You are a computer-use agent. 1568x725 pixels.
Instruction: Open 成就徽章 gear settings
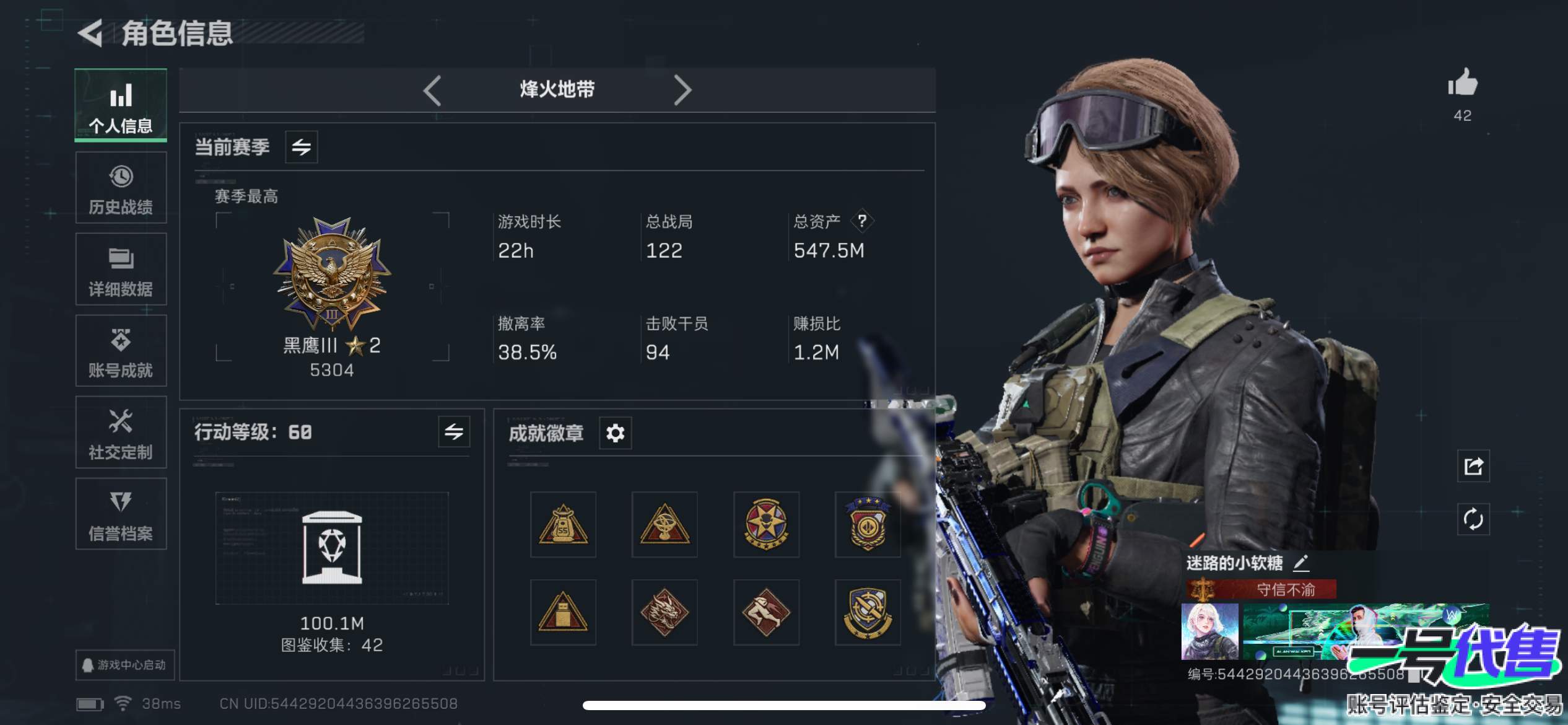pyautogui.click(x=615, y=433)
